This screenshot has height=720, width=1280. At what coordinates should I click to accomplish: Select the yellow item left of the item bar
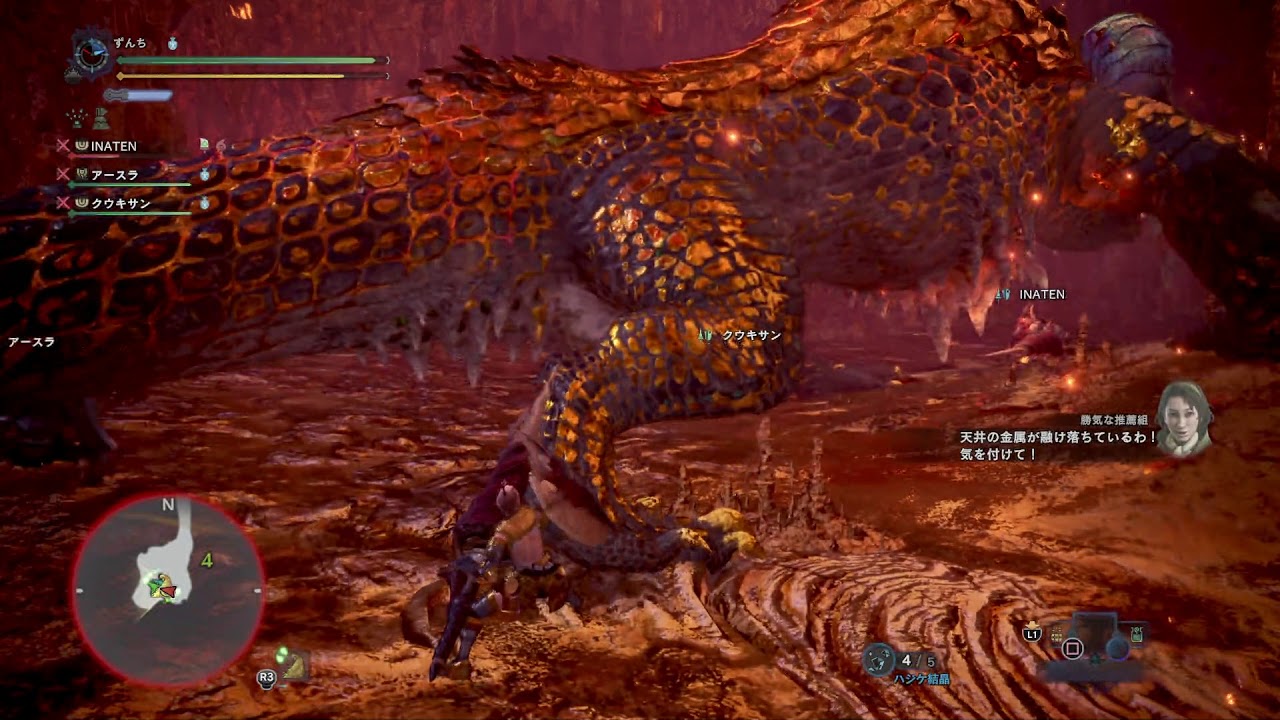(x=1056, y=635)
